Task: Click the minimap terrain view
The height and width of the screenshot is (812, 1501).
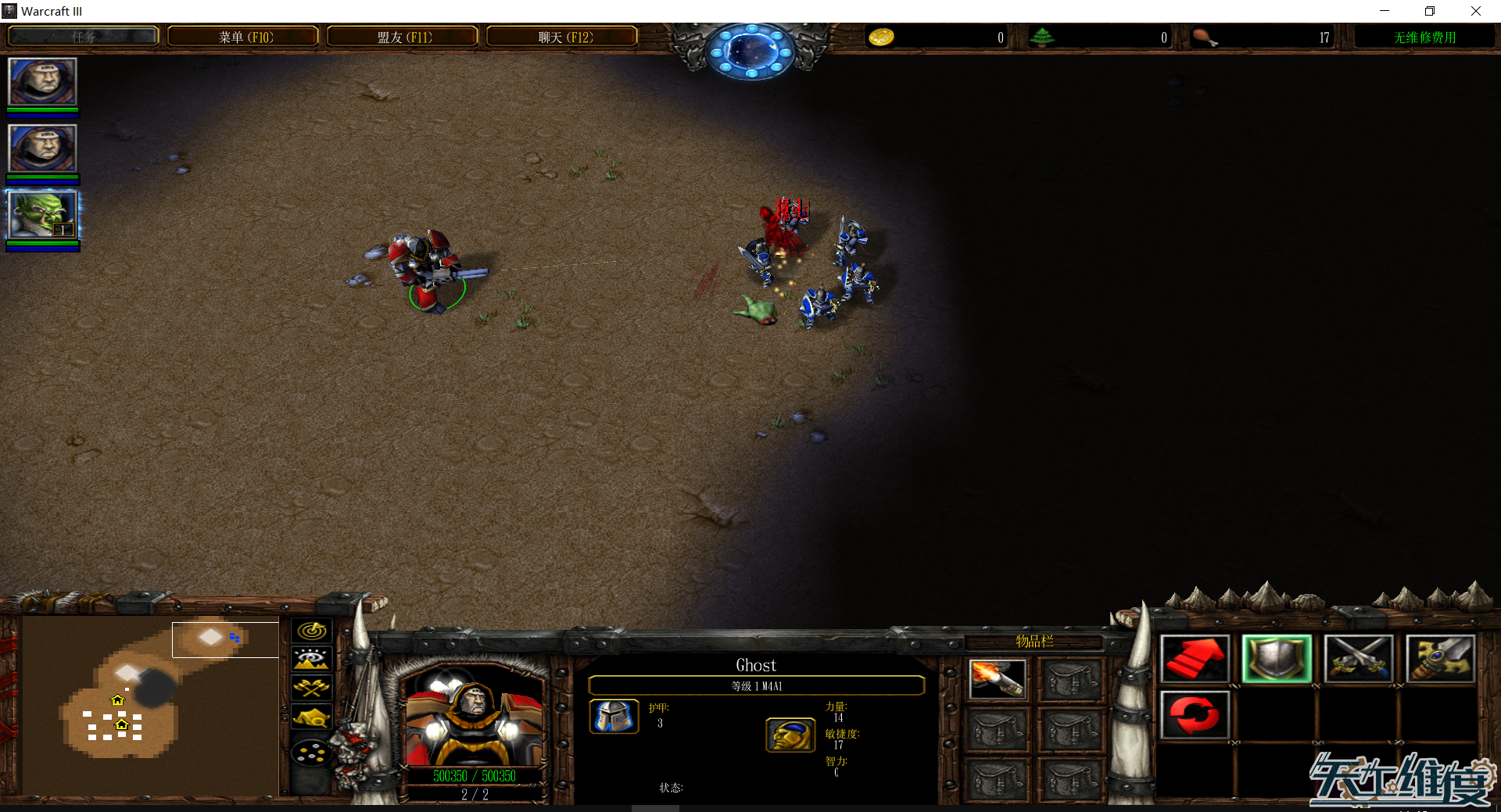Action: (x=149, y=705)
